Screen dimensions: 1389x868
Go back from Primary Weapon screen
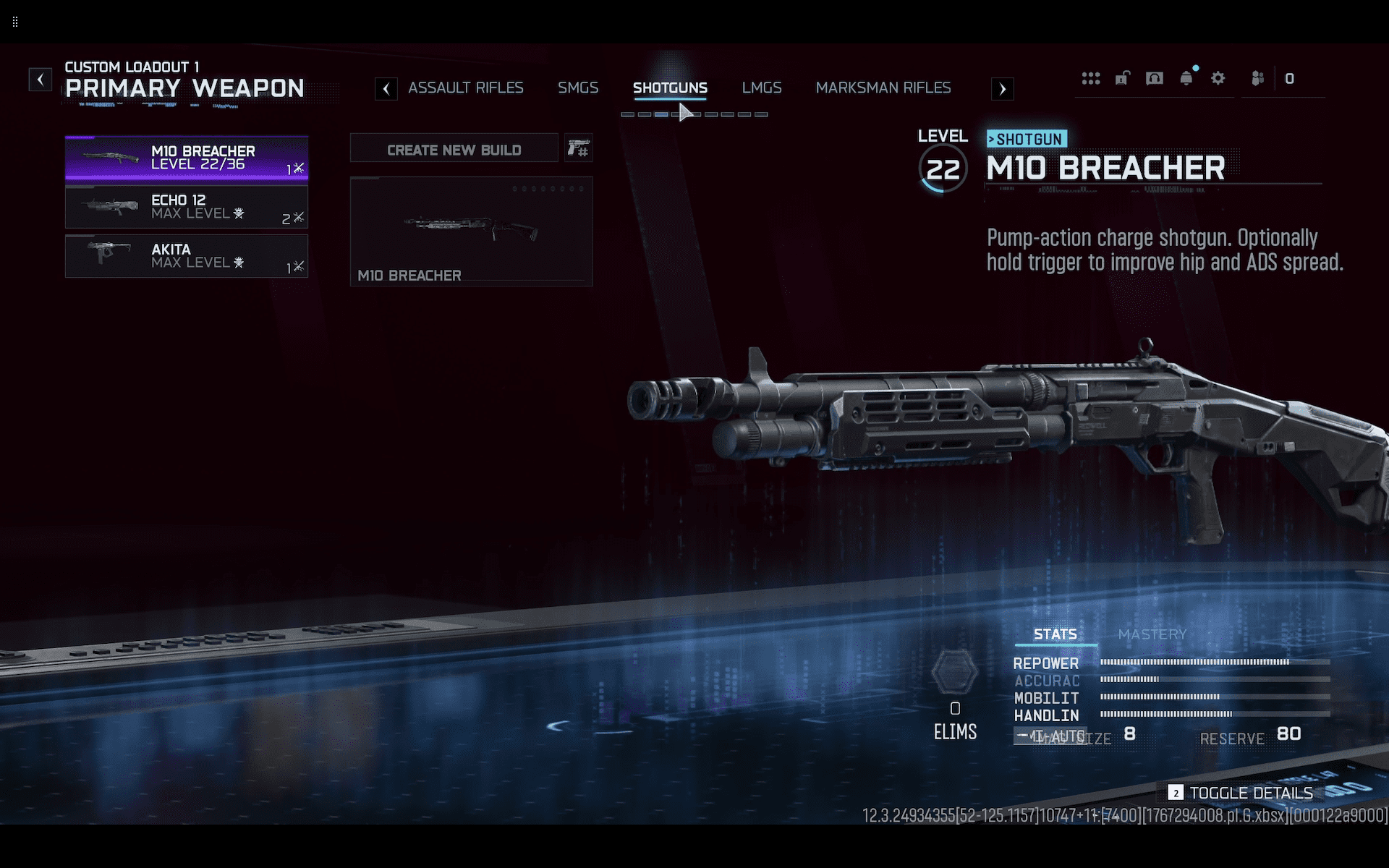pos(41,79)
